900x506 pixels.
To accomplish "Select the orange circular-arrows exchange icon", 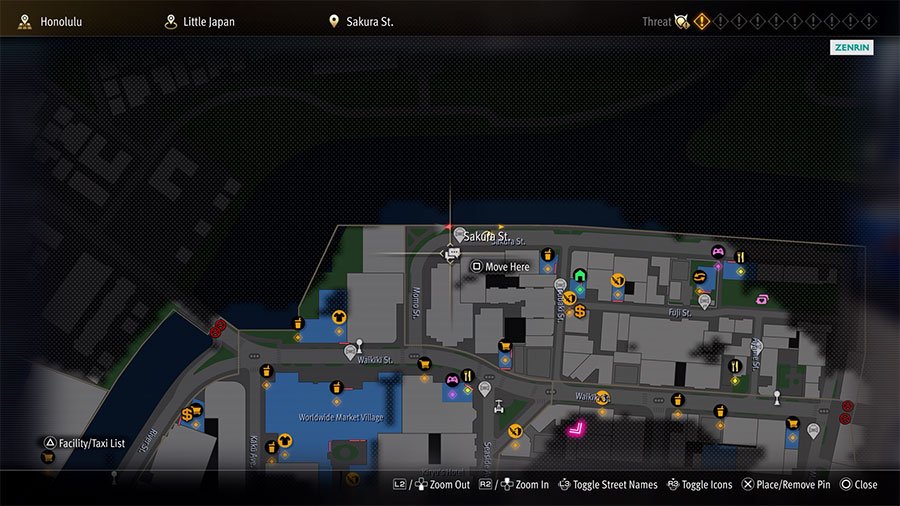I will point(700,276).
